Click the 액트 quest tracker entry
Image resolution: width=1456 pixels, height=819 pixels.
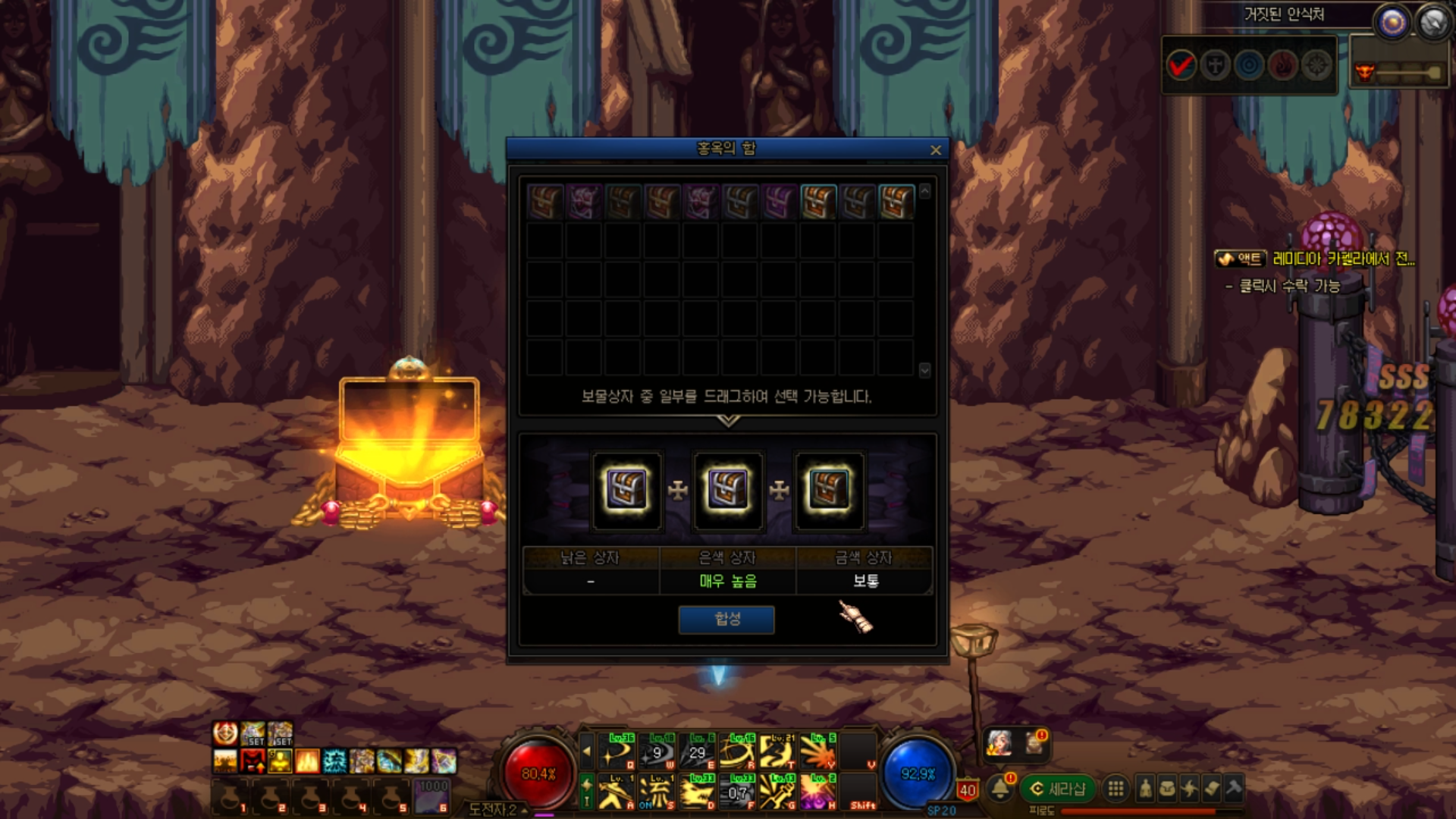coord(1240,259)
